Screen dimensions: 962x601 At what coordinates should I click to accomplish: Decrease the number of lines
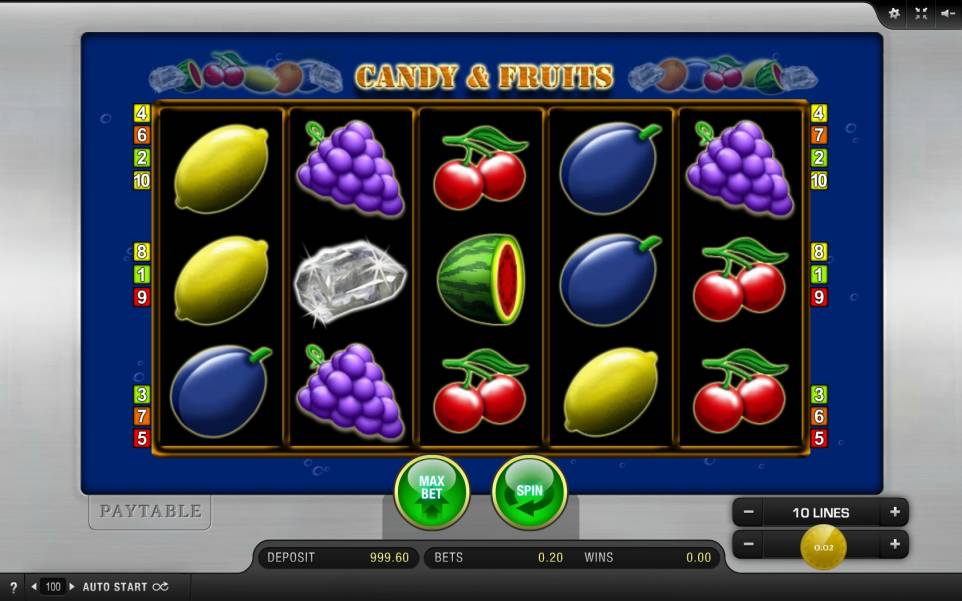(748, 512)
